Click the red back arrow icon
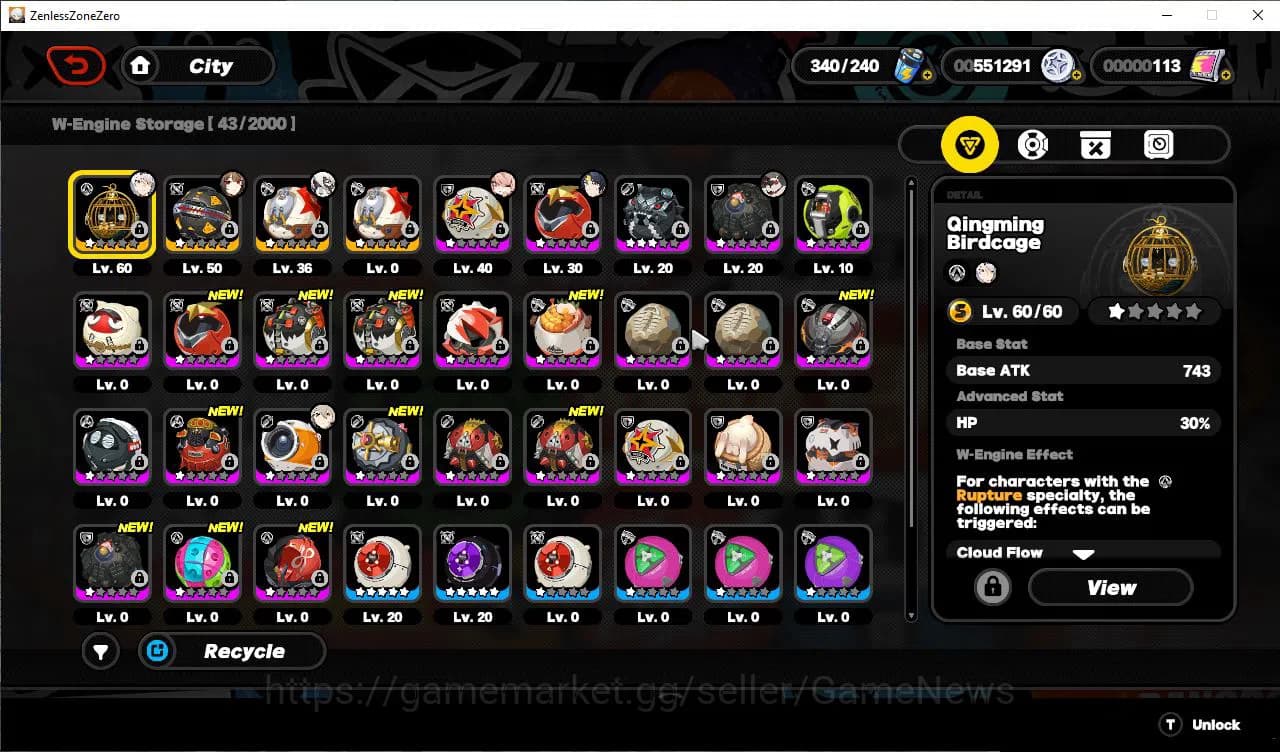The image size is (1280, 752). coord(77,64)
